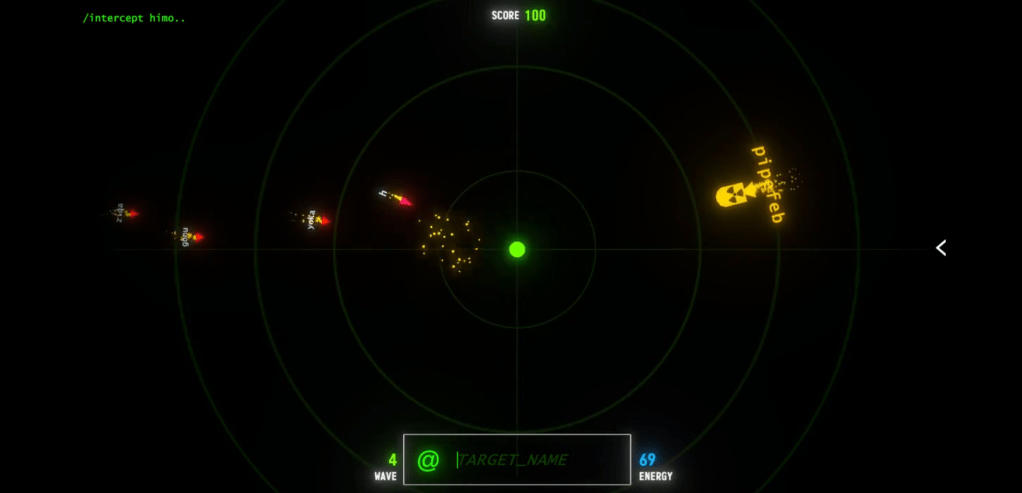Click the left-pointing arrow at screen edge
Viewport: 1022px width, 493px height.
(941, 248)
